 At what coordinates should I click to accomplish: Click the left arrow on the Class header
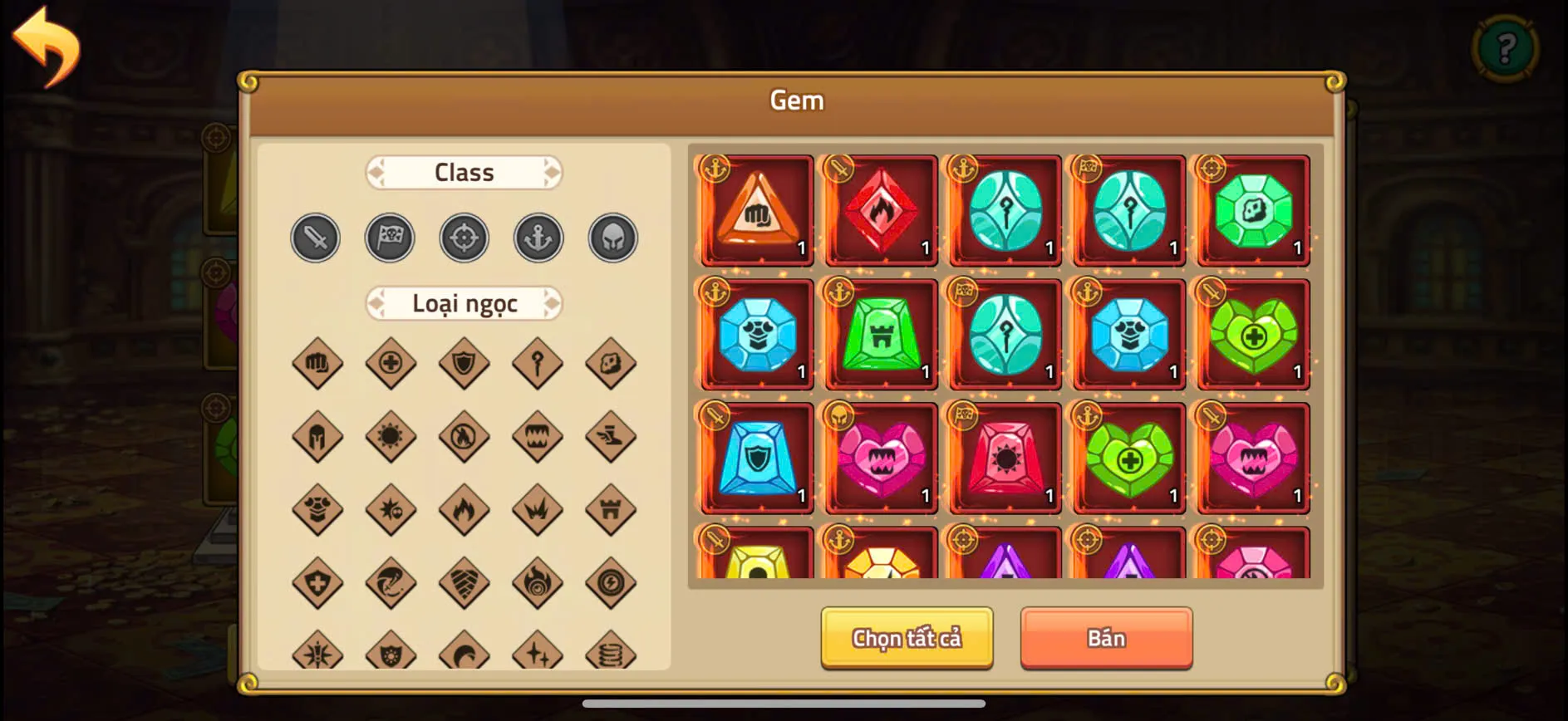click(376, 172)
